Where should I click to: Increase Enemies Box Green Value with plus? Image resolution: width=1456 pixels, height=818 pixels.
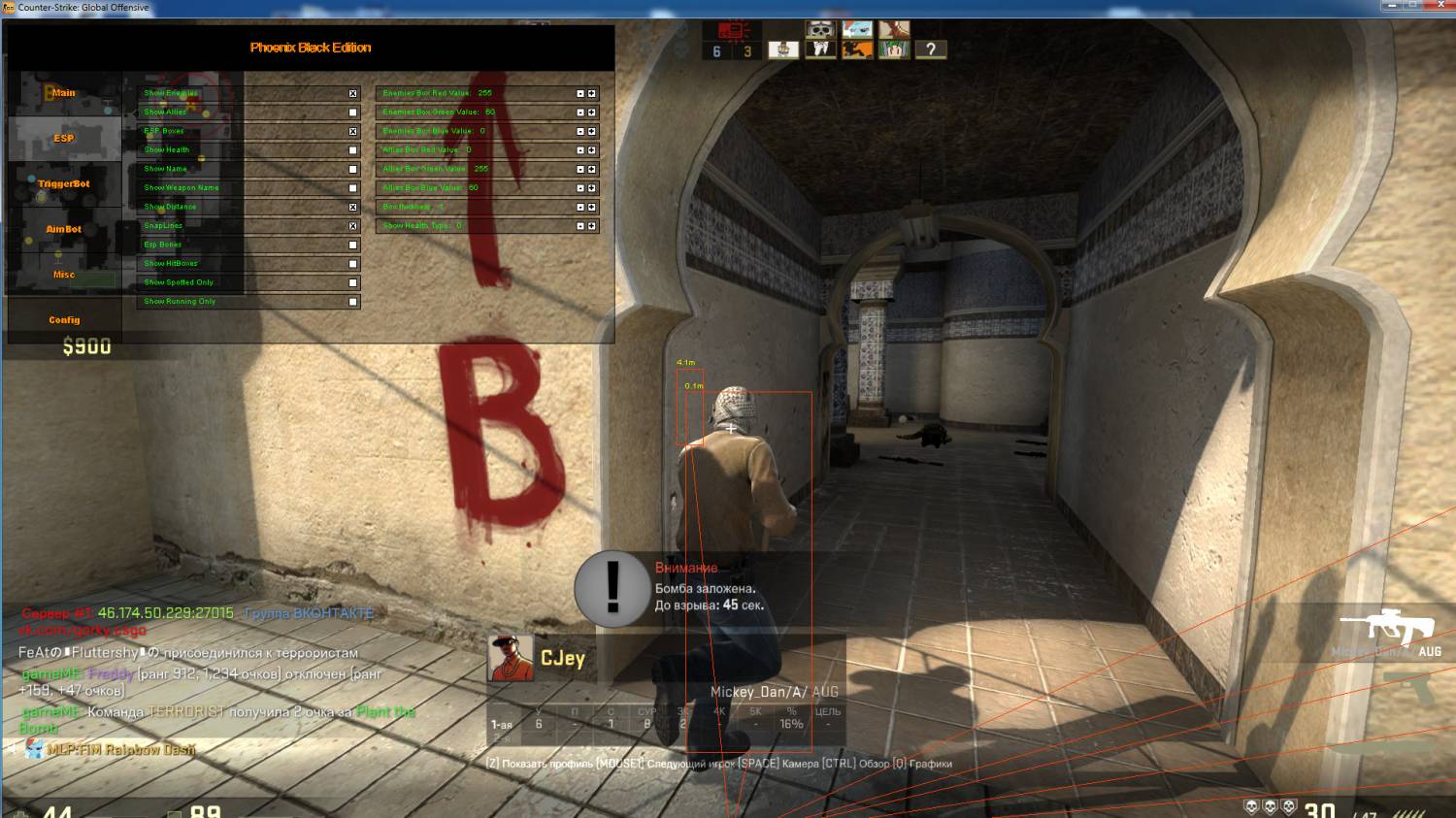click(592, 113)
